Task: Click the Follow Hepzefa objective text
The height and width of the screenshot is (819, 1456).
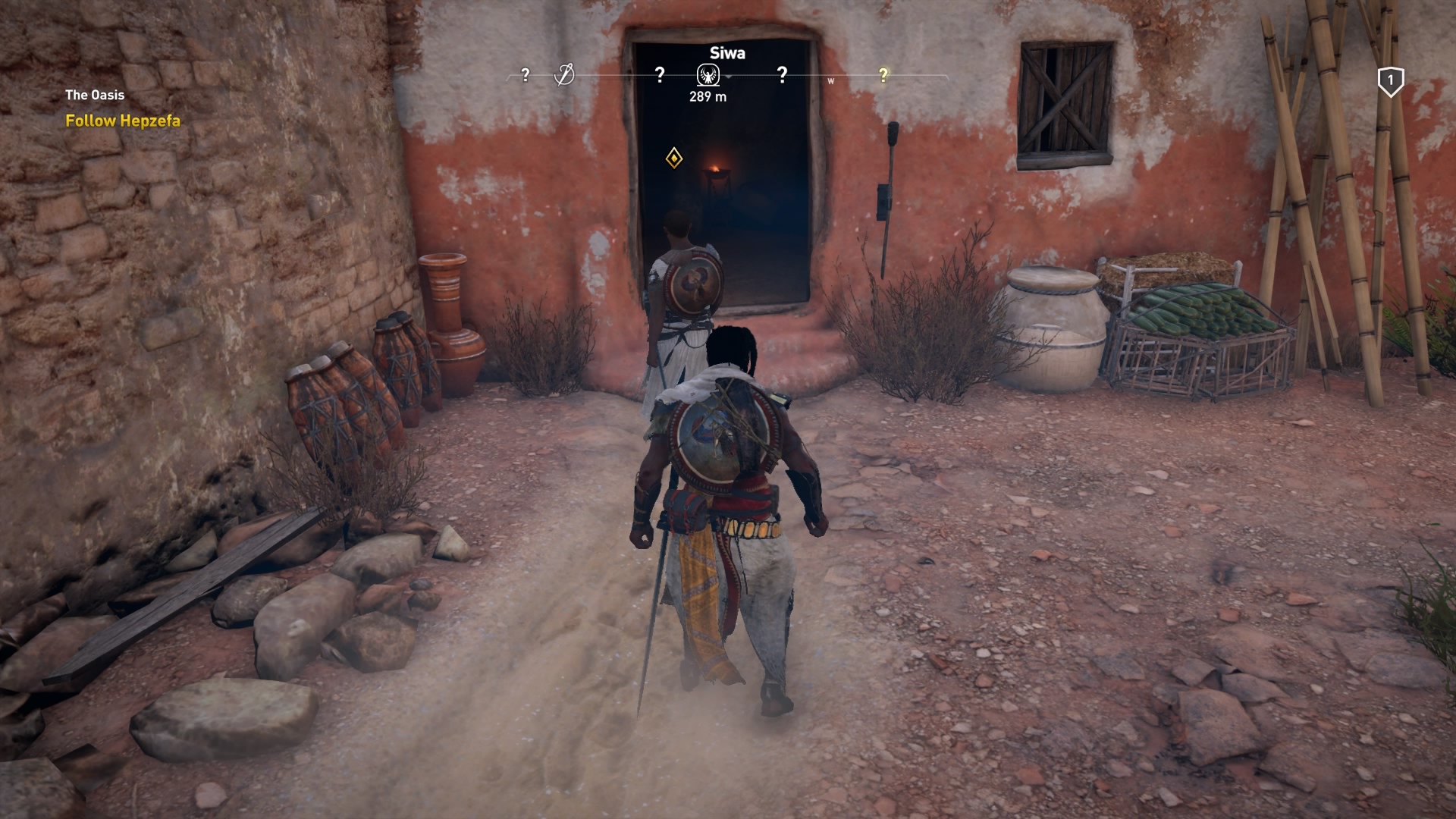Action: (x=122, y=120)
